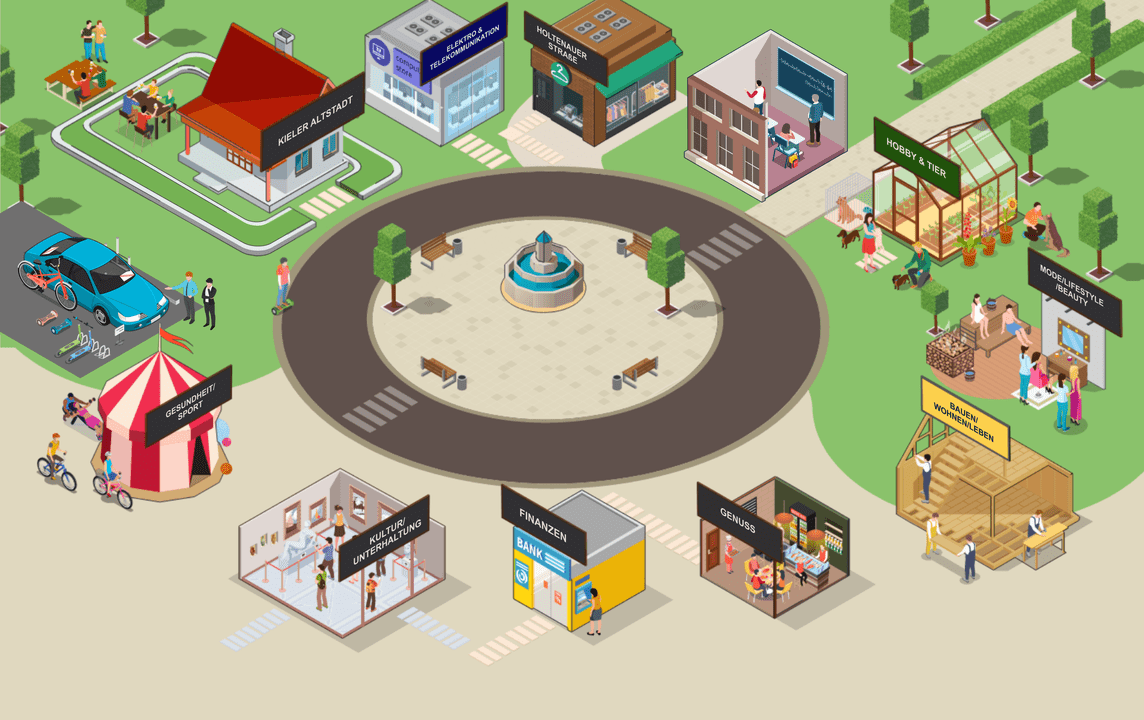The height and width of the screenshot is (720, 1144).
Task: Open the Hobby & Tier category
Action: coord(916,157)
